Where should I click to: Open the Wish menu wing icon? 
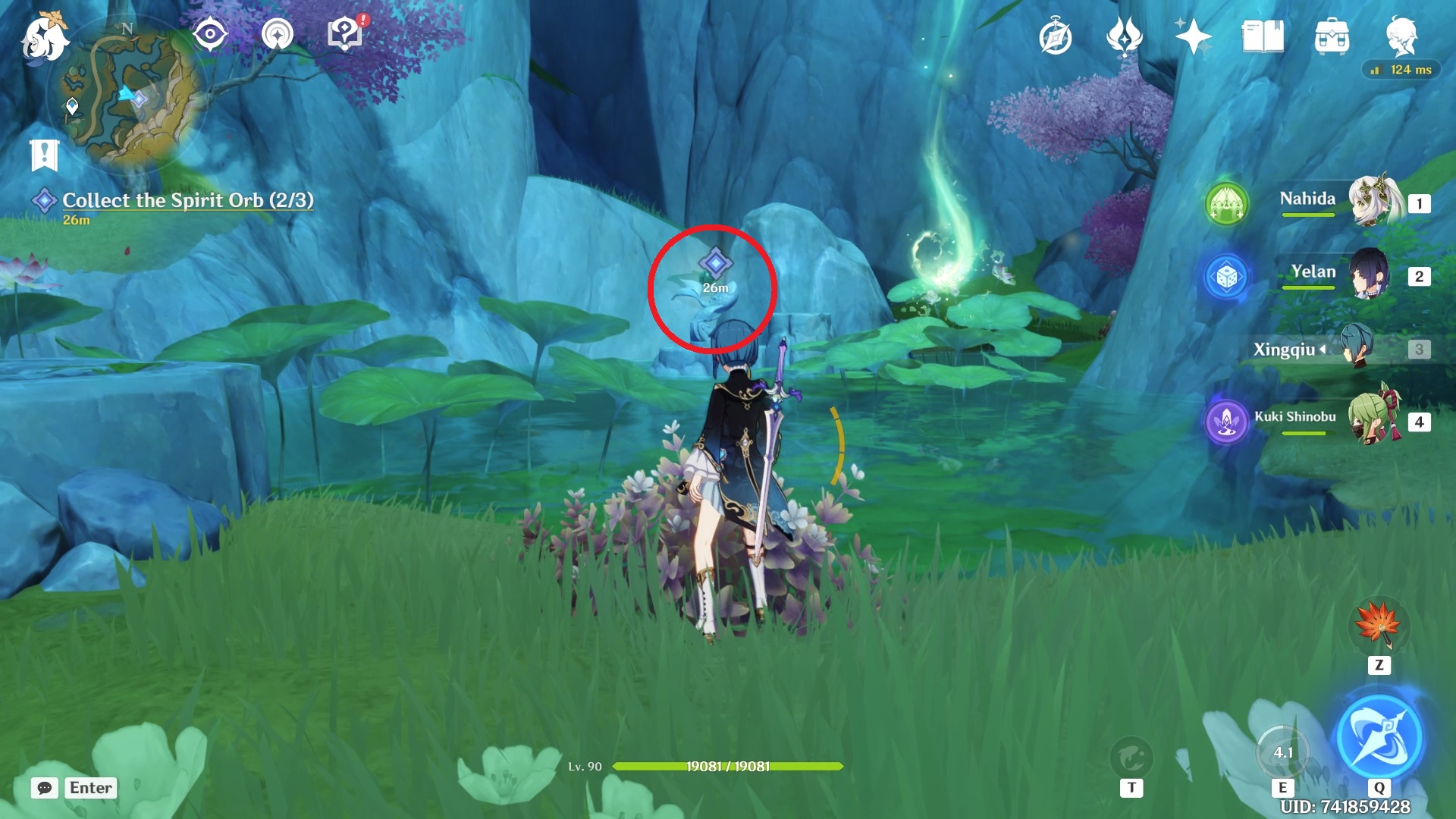(1124, 34)
